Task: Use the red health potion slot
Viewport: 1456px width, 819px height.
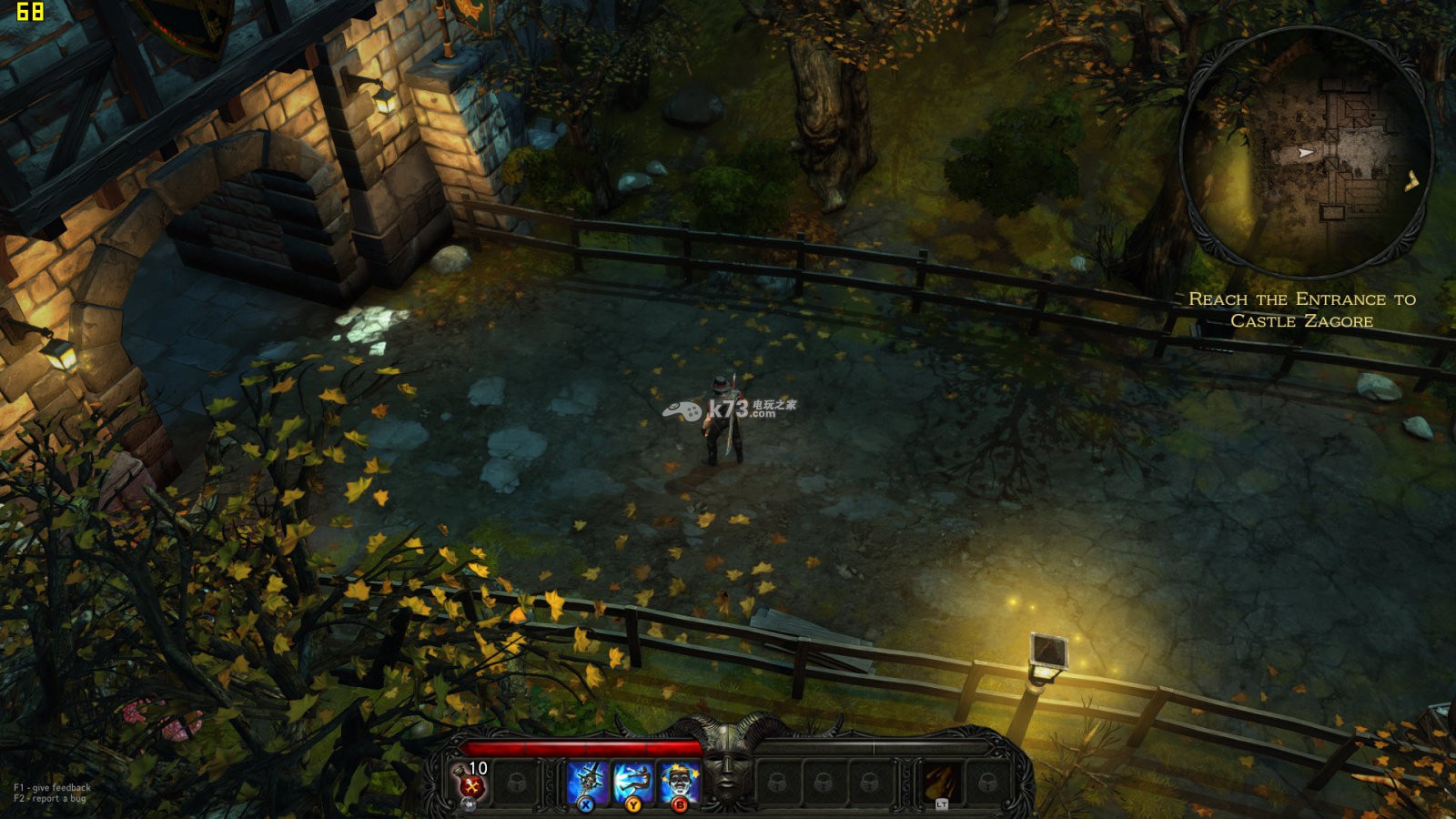Action: 473,783
